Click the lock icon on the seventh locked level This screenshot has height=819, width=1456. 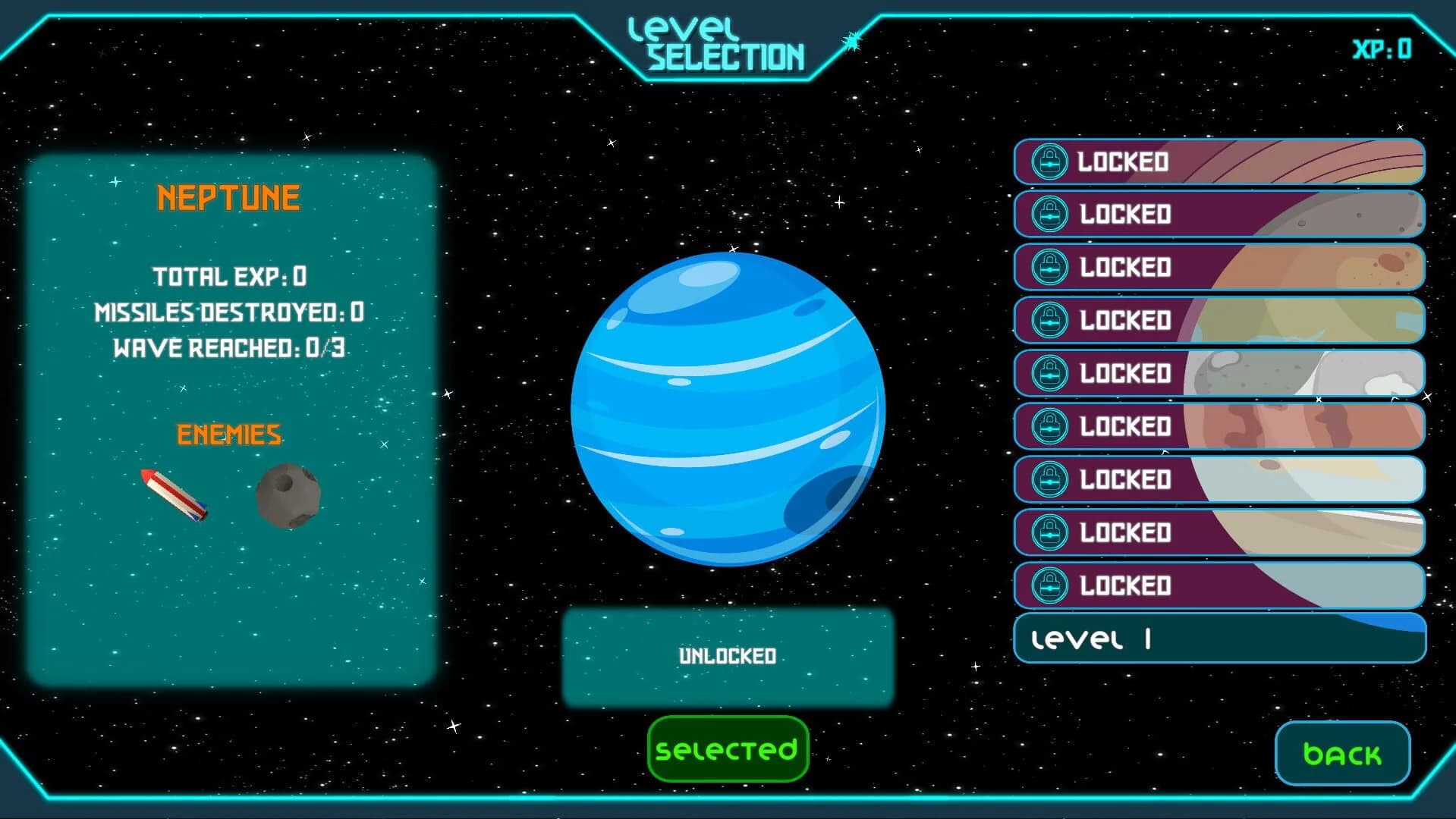point(1049,479)
